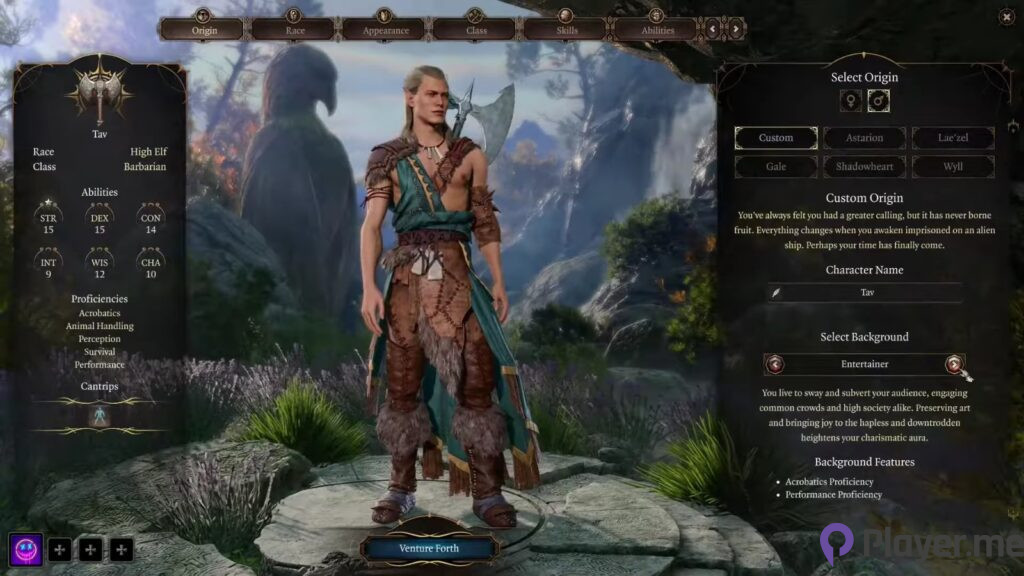Click the previous tabs arrow
The image size is (1024, 576).
(x=713, y=29)
